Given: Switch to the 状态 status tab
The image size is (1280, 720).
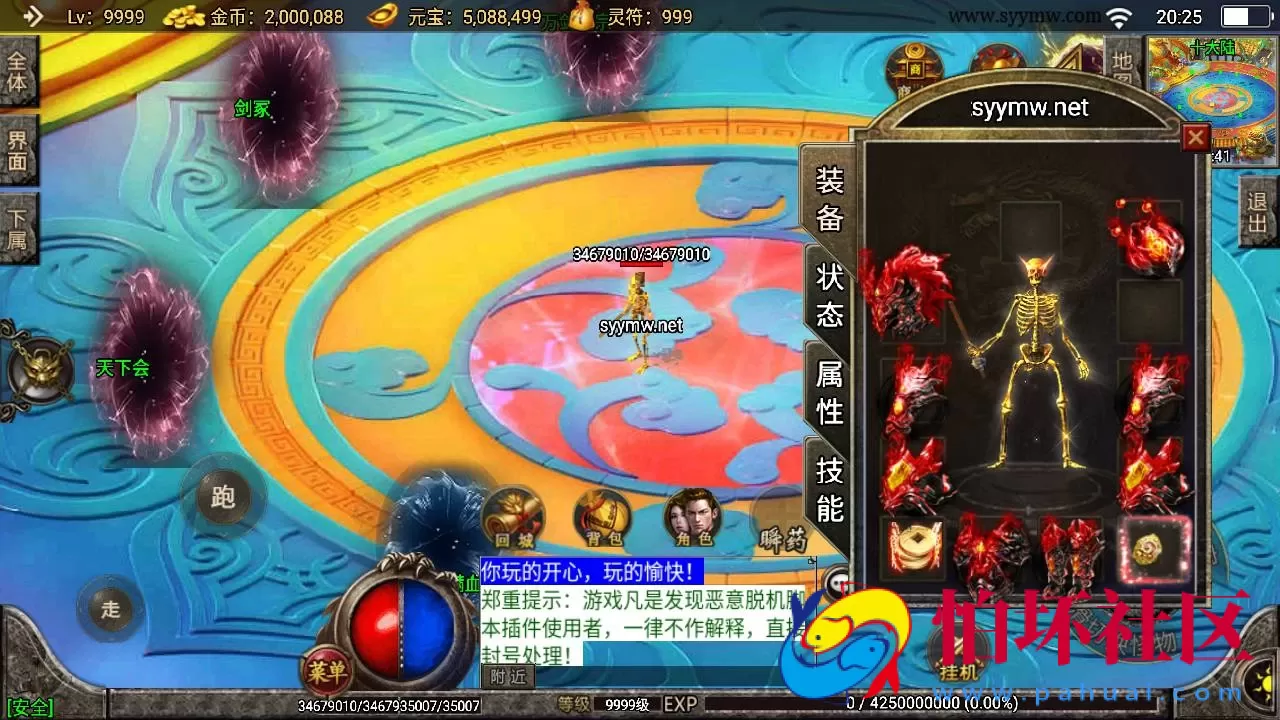Looking at the screenshot, I should pos(829,296).
